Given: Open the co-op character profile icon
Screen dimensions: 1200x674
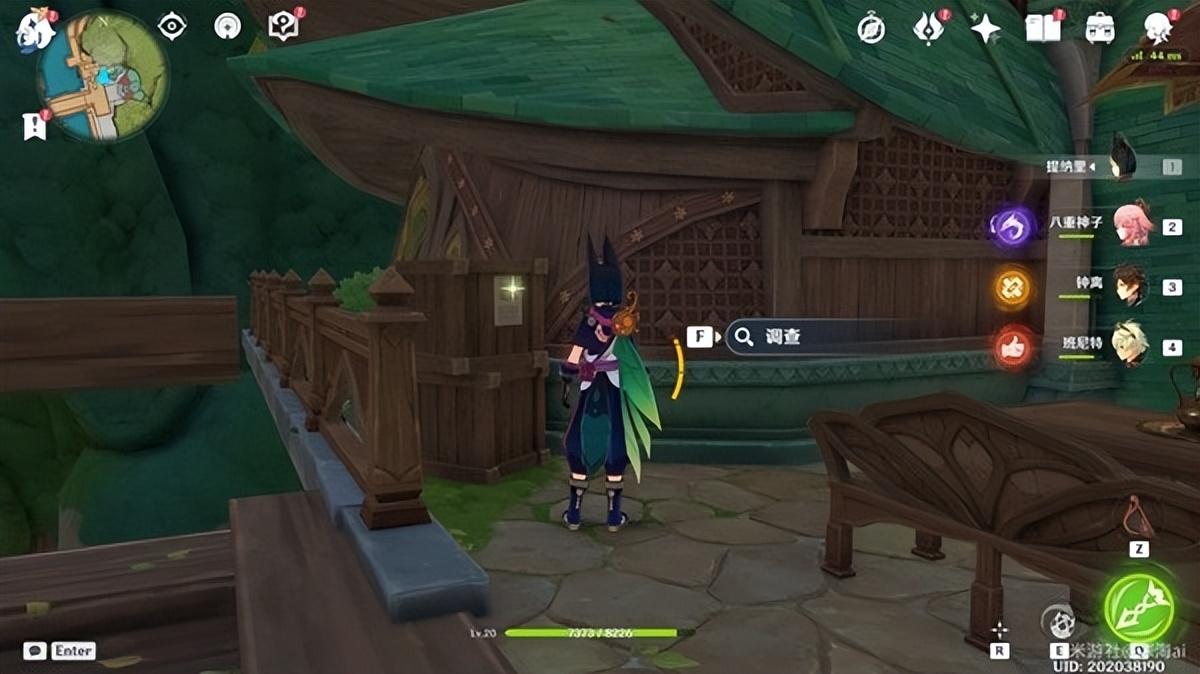Looking at the screenshot, I should (1158, 28).
